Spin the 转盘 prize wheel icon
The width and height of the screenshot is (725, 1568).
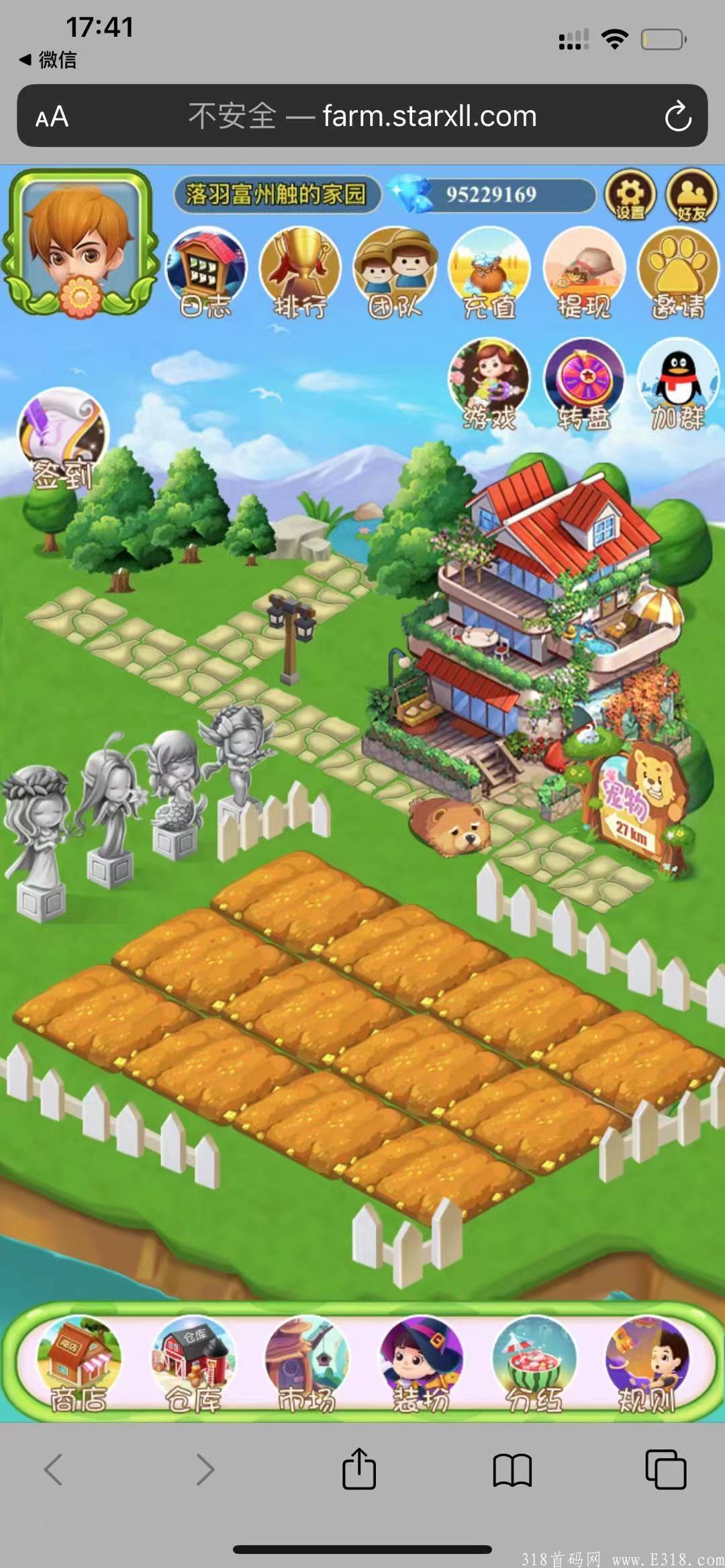pos(584,384)
